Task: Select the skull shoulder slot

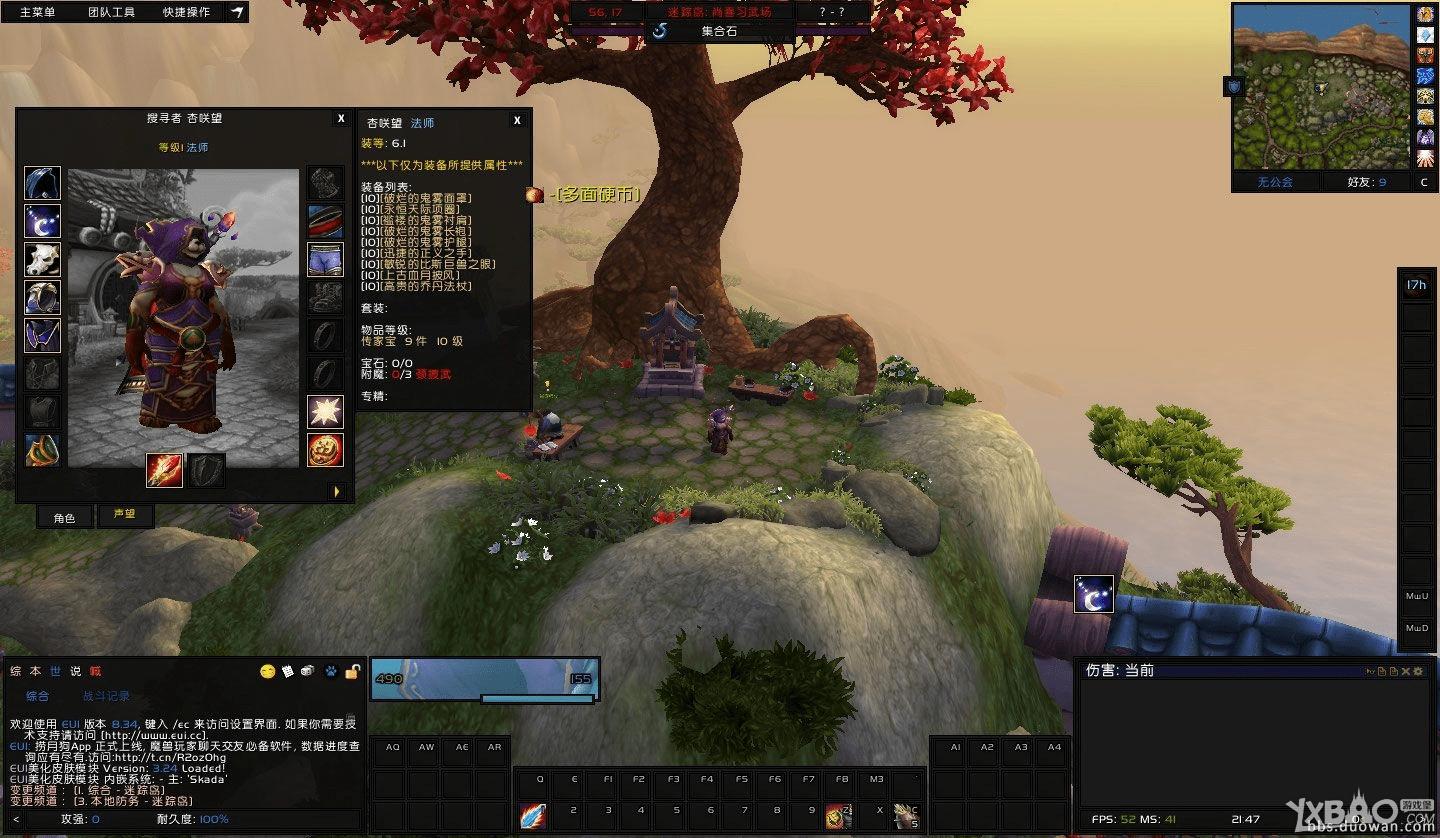Action: point(42,259)
